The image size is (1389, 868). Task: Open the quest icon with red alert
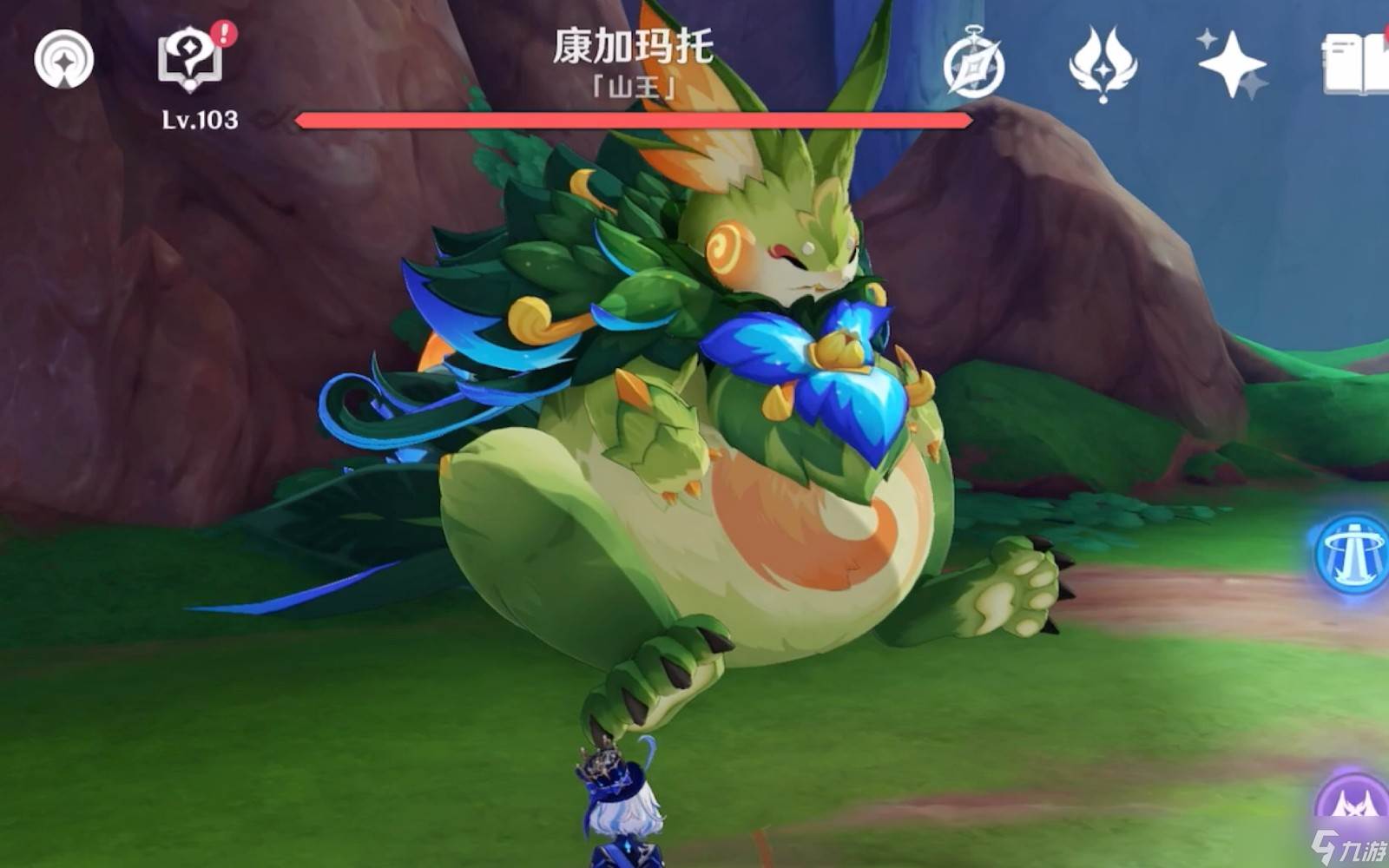coord(190,57)
